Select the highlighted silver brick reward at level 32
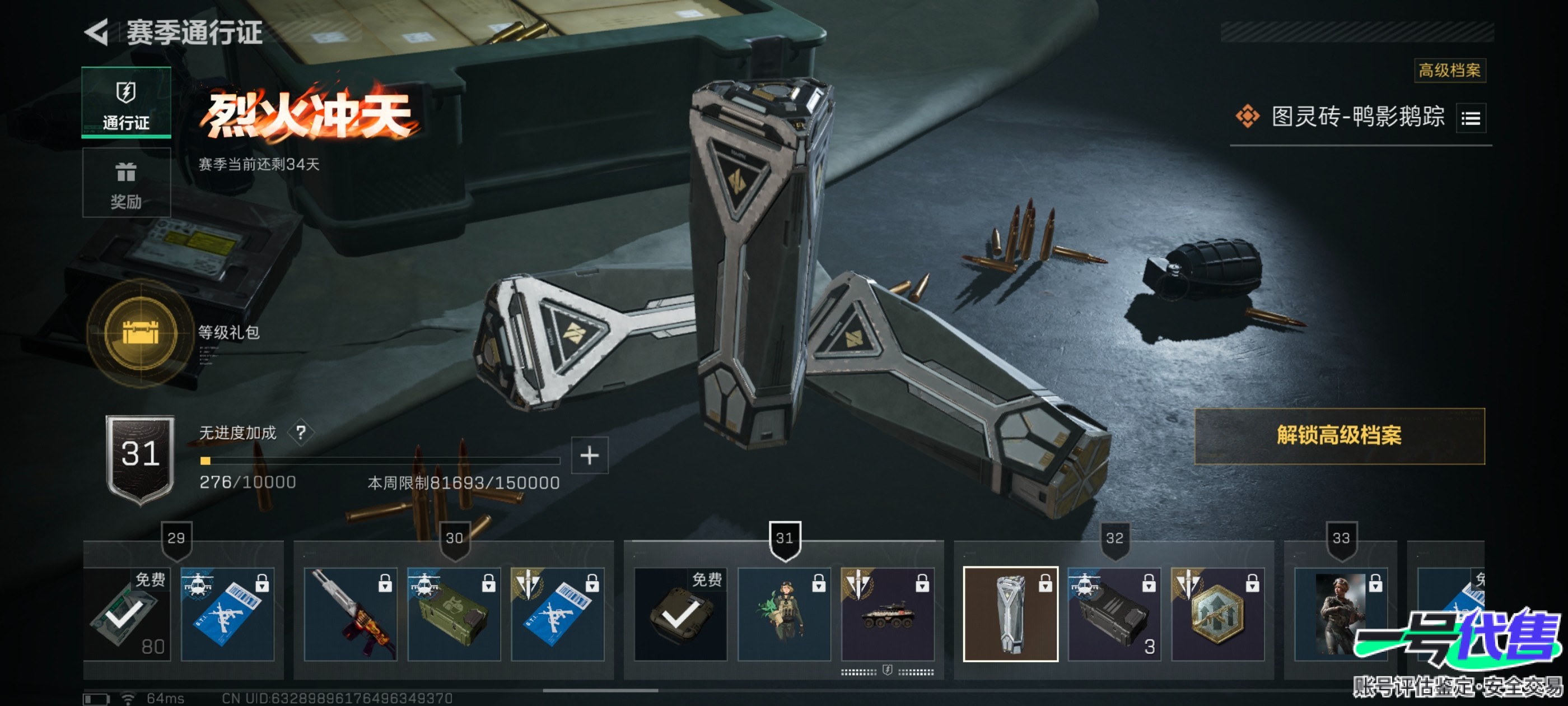1568x706 pixels. pos(1010,614)
